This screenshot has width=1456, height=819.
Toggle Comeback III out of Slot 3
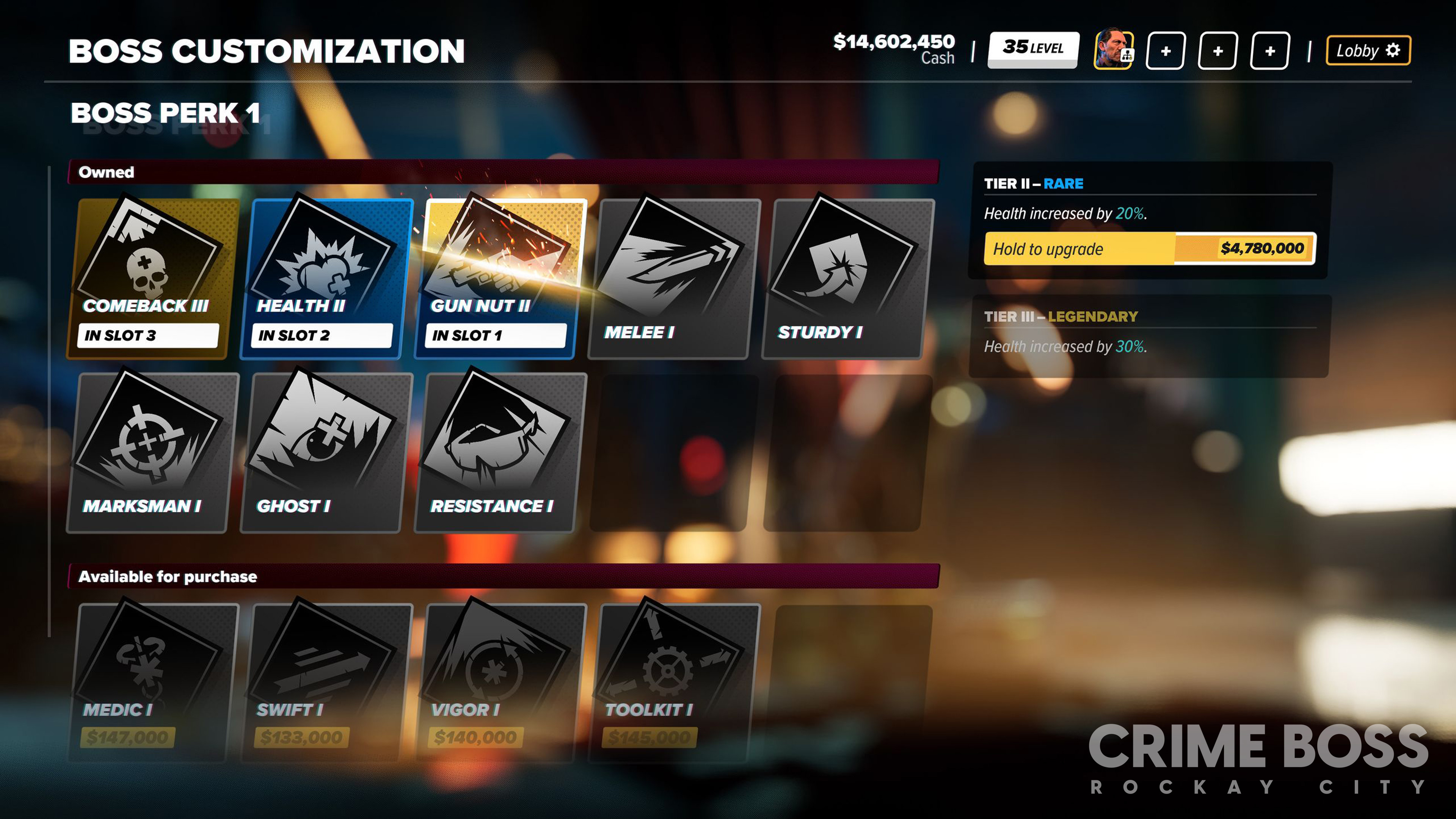[148, 334]
